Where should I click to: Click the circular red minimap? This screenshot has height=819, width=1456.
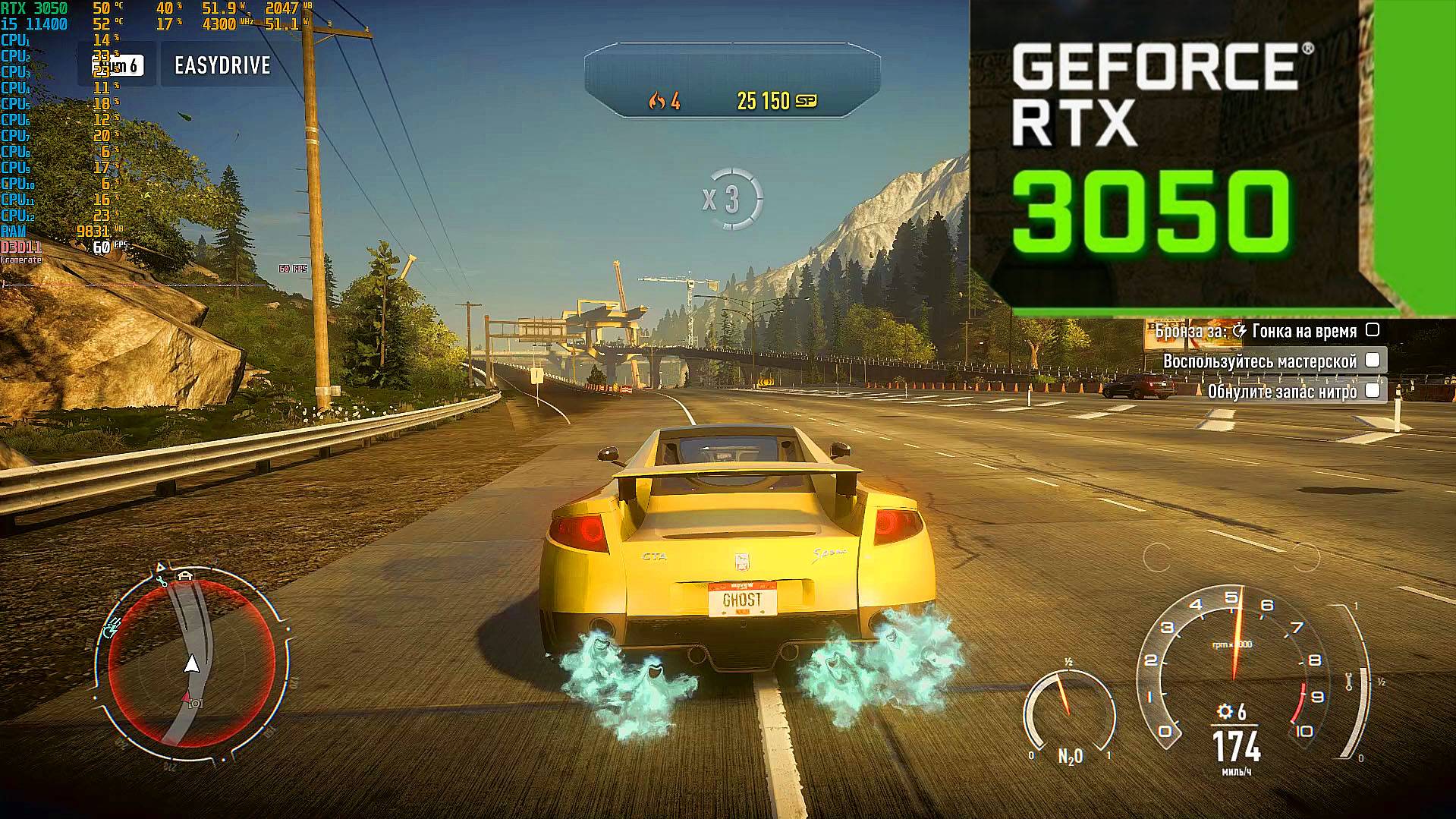click(x=191, y=662)
